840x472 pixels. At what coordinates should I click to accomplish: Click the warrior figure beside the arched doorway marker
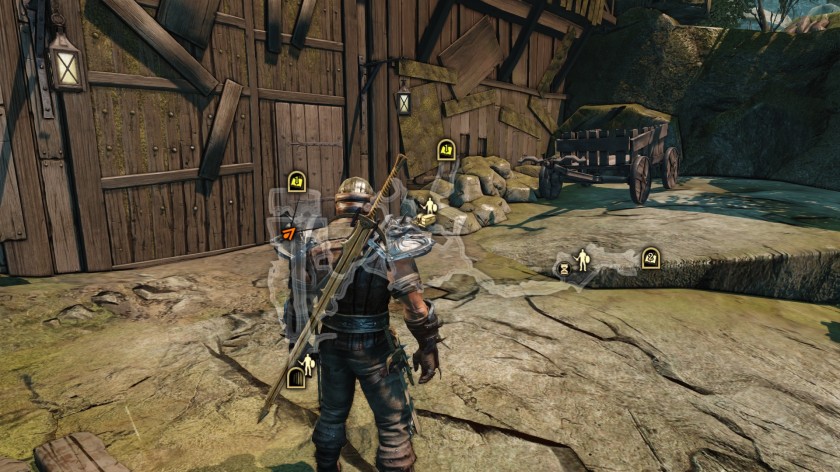click(308, 365)
